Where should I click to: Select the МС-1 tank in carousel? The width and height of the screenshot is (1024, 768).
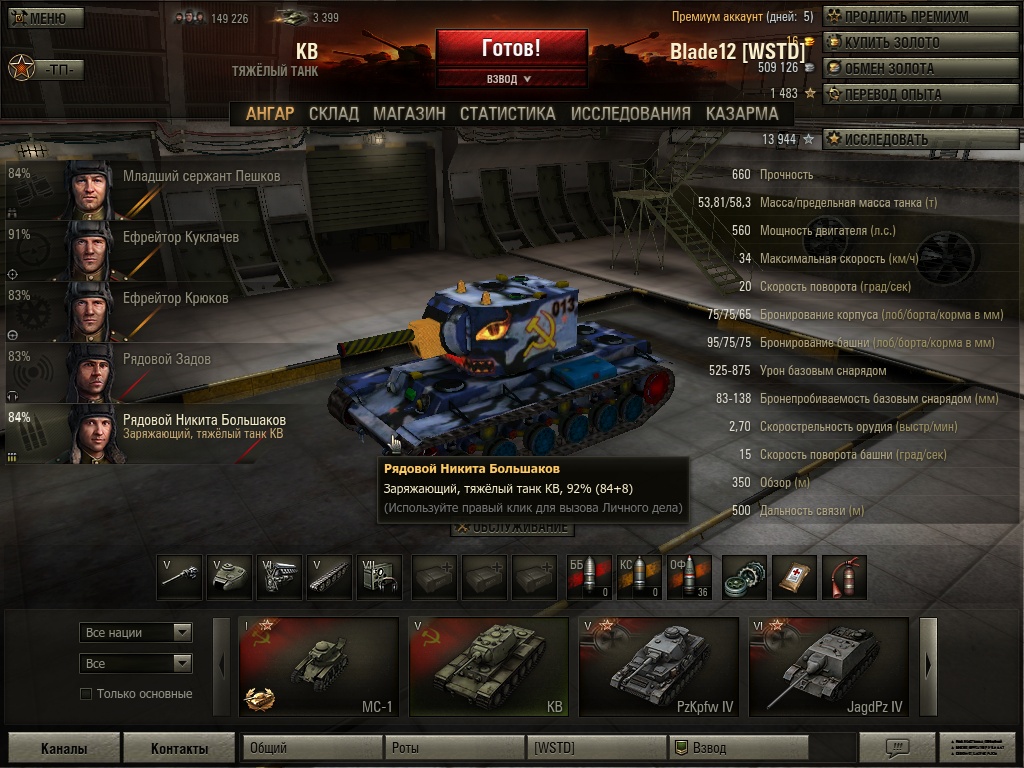pos(319,667)
